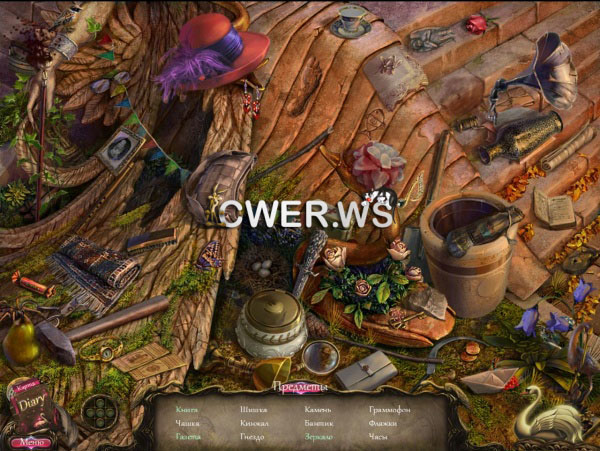Select the Предметы list header
This screenshot has height=451, width=600.
coord(298,386)
